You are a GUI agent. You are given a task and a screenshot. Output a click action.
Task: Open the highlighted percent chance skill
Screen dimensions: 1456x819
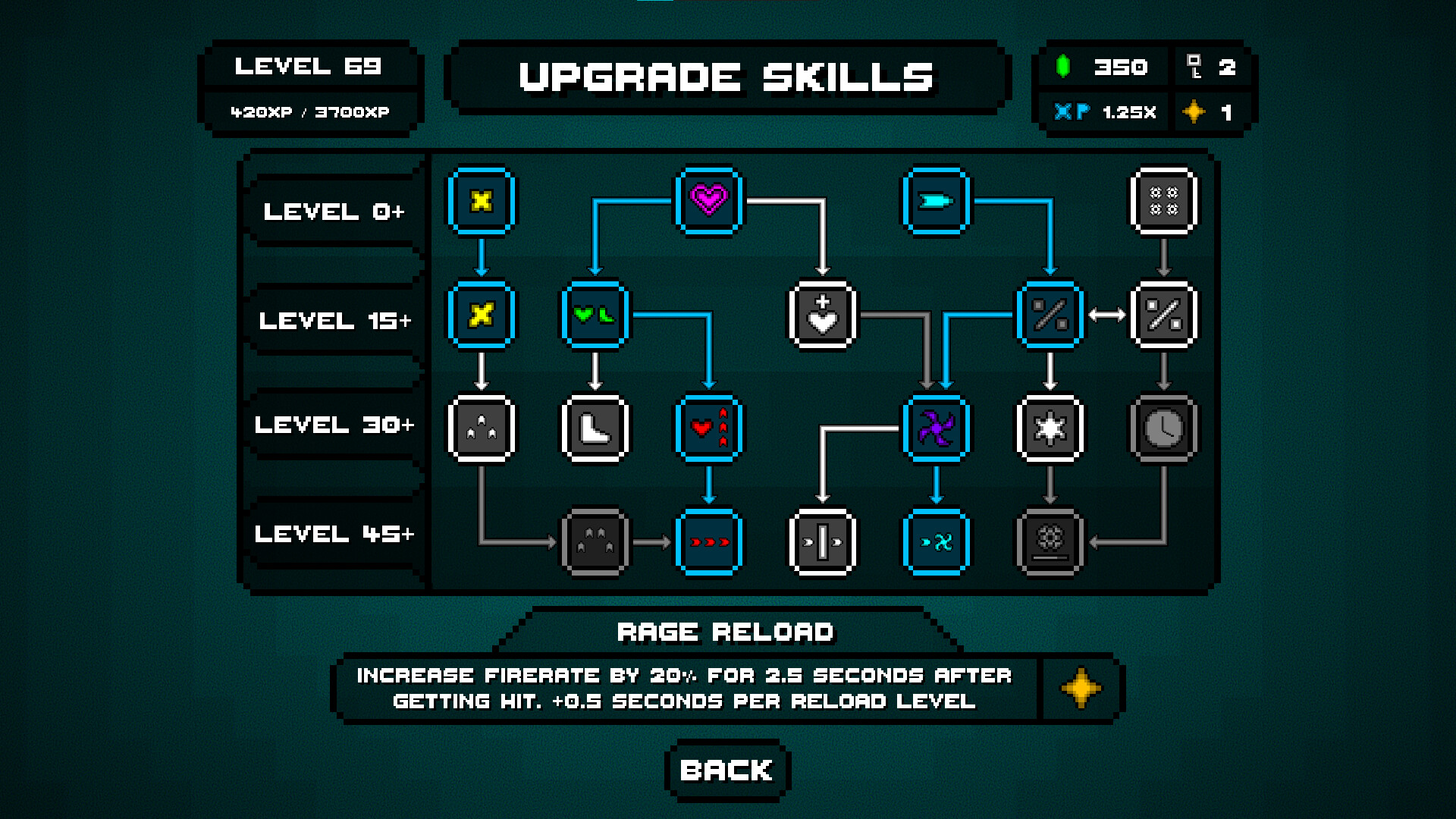click(x=1050, y=315)
